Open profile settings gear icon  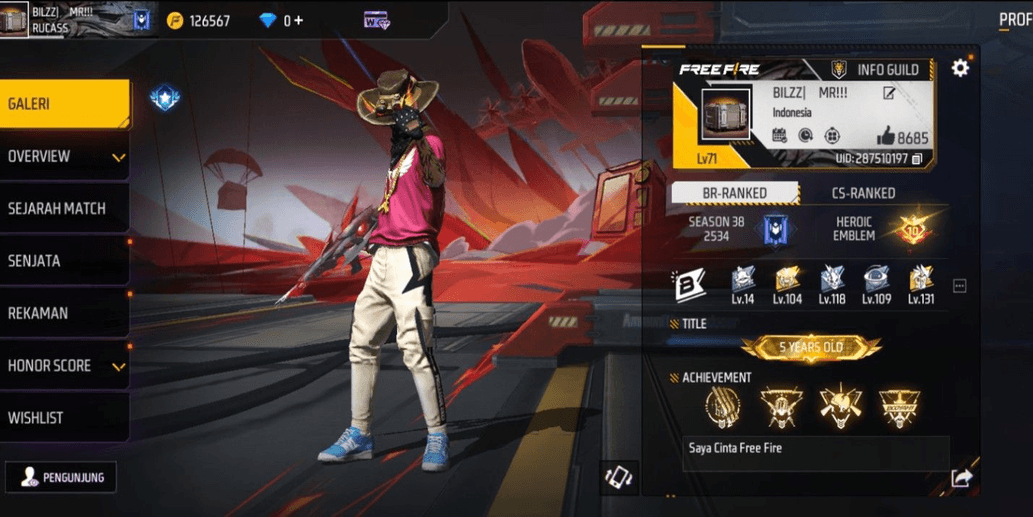[960, 68]
